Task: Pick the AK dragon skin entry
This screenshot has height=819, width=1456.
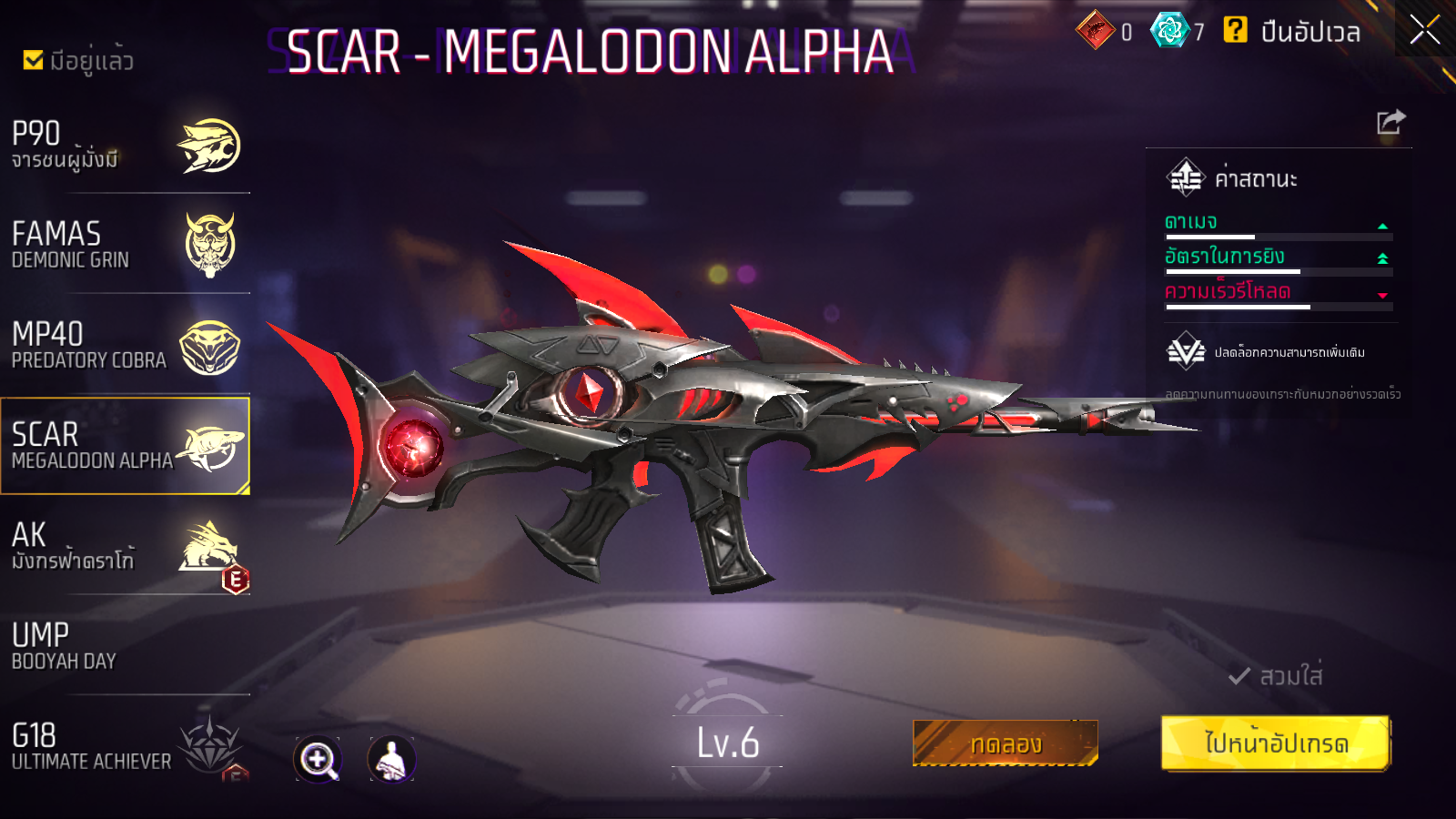Action: coord(126,546)
